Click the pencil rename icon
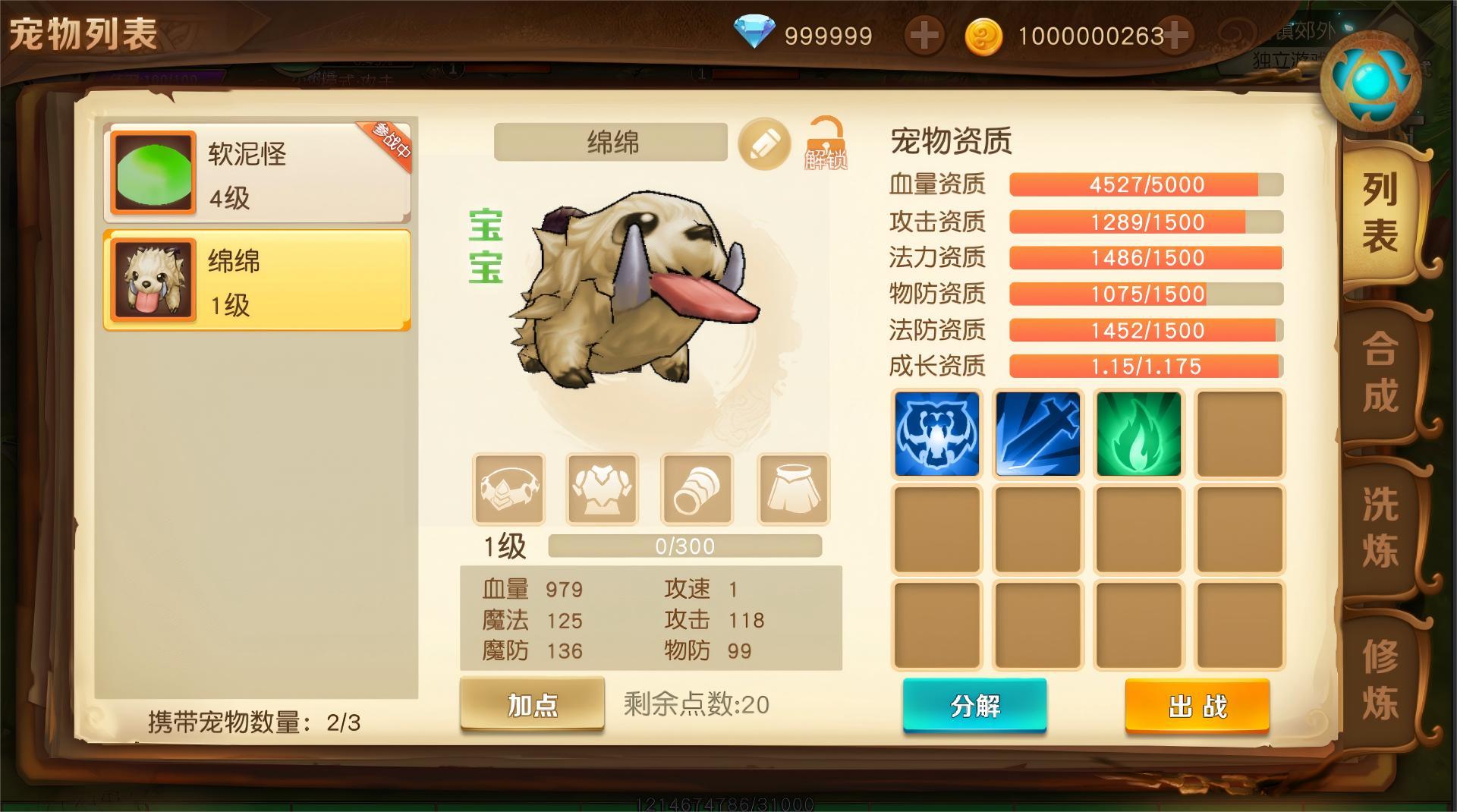This screenshot has height=812, width=1457. 764,143
